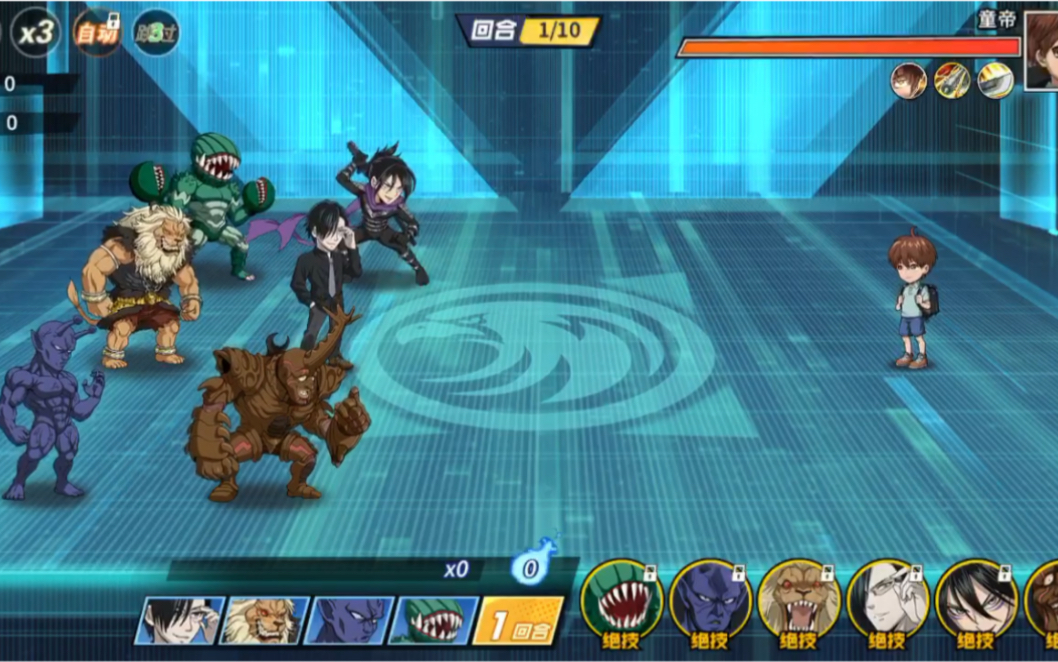Use the black-haired ninja's 绝技 skill
Image resolution: width=1058 pixels, height=662 pixels.
[975, 604]
